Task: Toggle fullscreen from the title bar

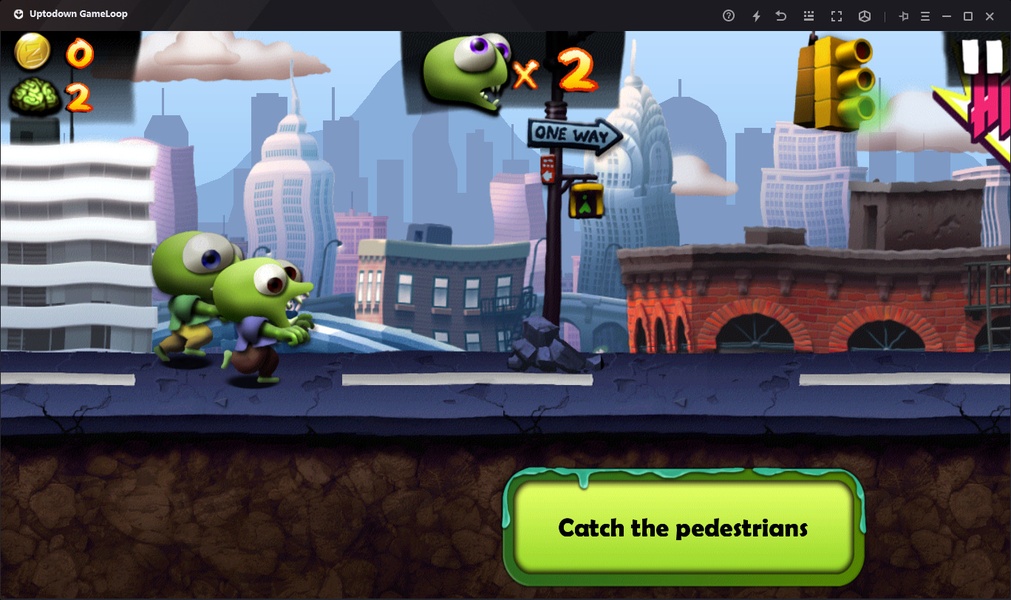Action: [x=836, y=16]
